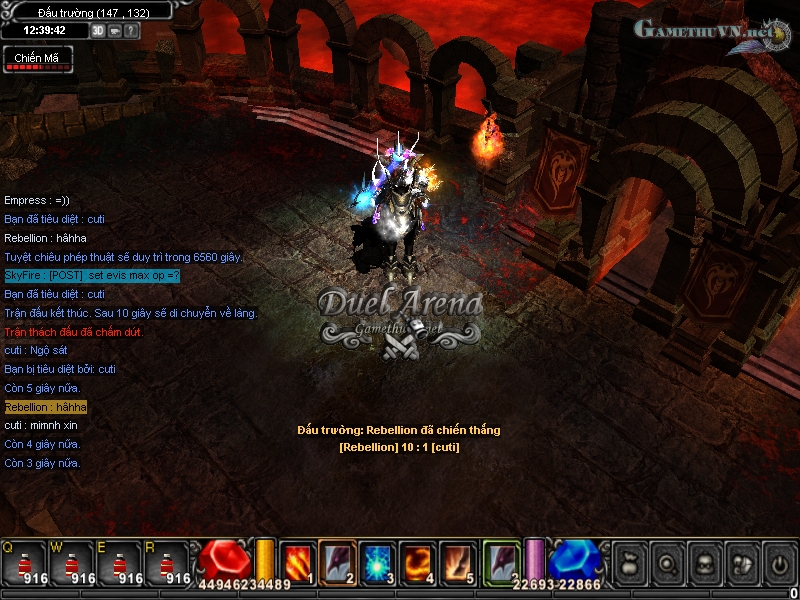Toggle the 3D camera button
800x600 pixels.
98,30
